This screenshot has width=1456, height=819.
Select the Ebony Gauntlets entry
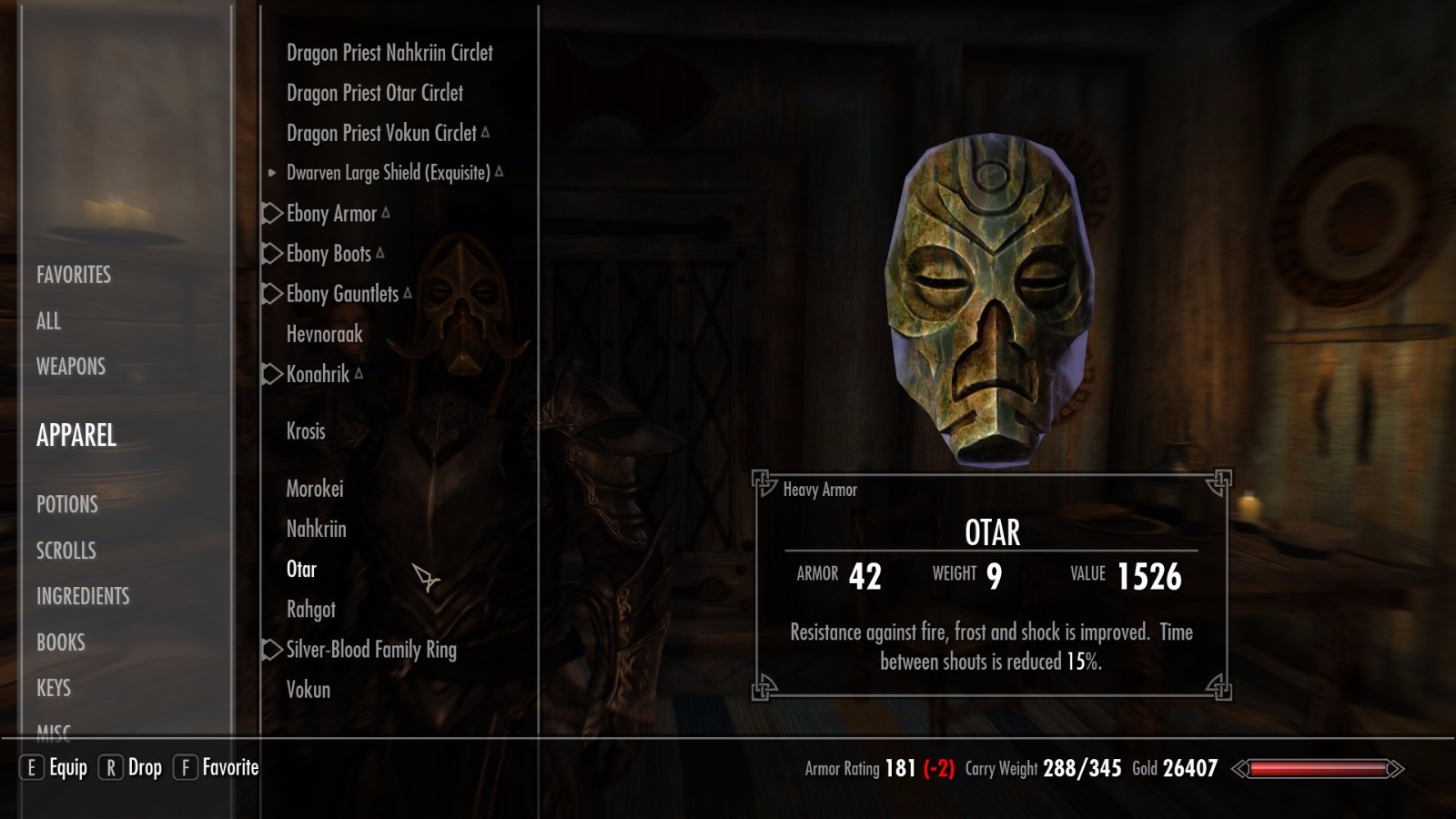[x=342, y=294]
